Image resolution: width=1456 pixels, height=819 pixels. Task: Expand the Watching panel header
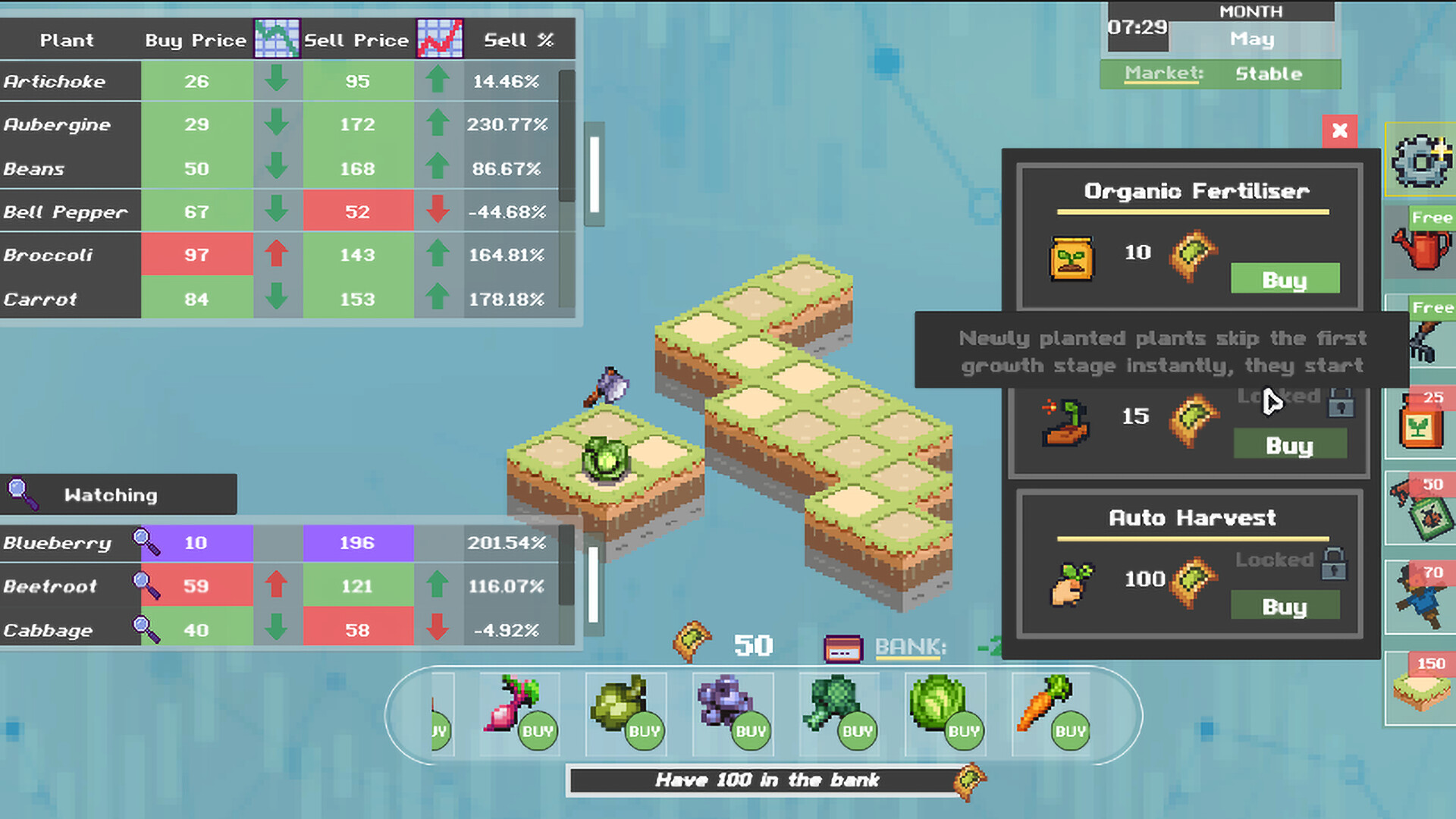click(112, 494)
